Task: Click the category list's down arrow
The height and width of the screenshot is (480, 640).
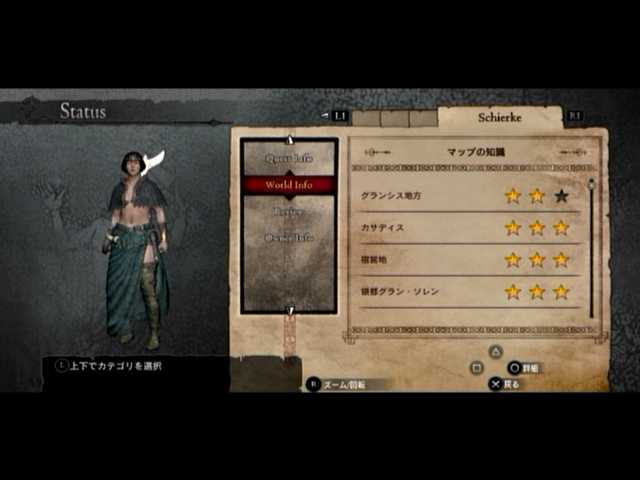Action: click(x=290, y=310)
